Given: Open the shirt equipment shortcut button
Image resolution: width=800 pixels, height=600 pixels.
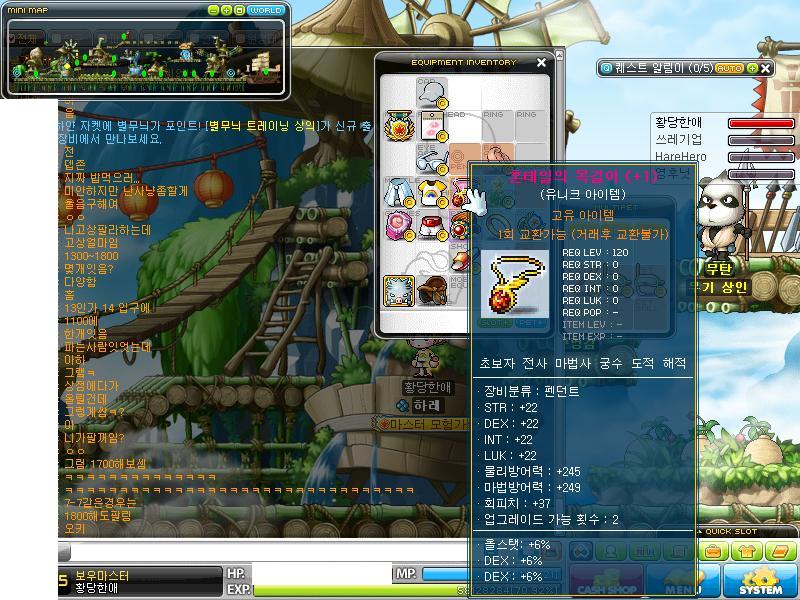Looking at the screenshot, I should click(750, 551).
